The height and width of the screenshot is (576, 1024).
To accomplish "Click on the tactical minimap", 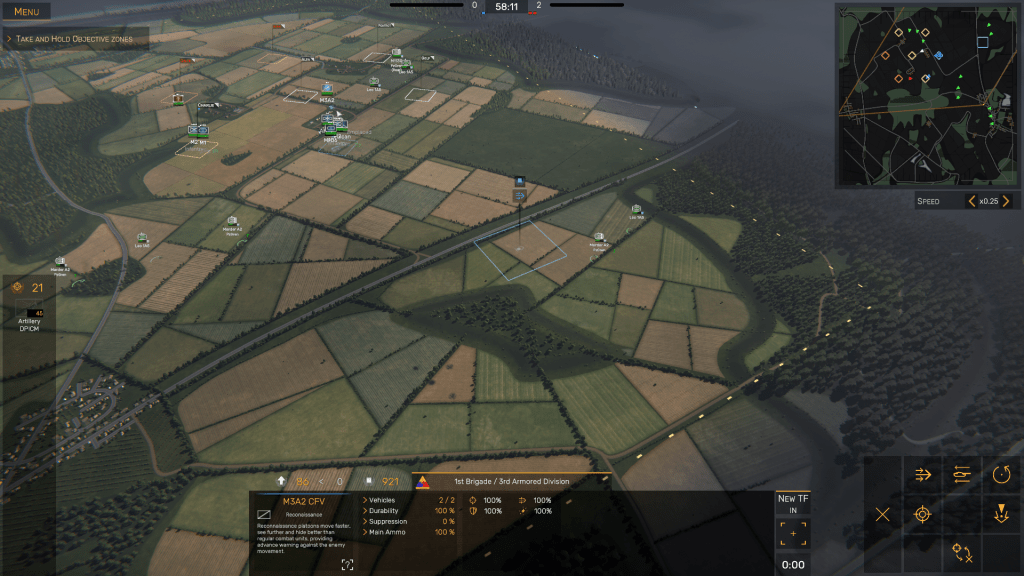I will click(x=929, y=93).
